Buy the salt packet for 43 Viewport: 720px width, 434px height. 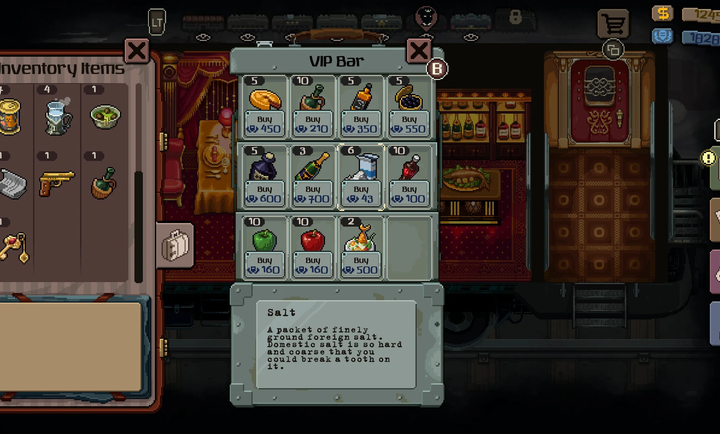pos(361,192)
